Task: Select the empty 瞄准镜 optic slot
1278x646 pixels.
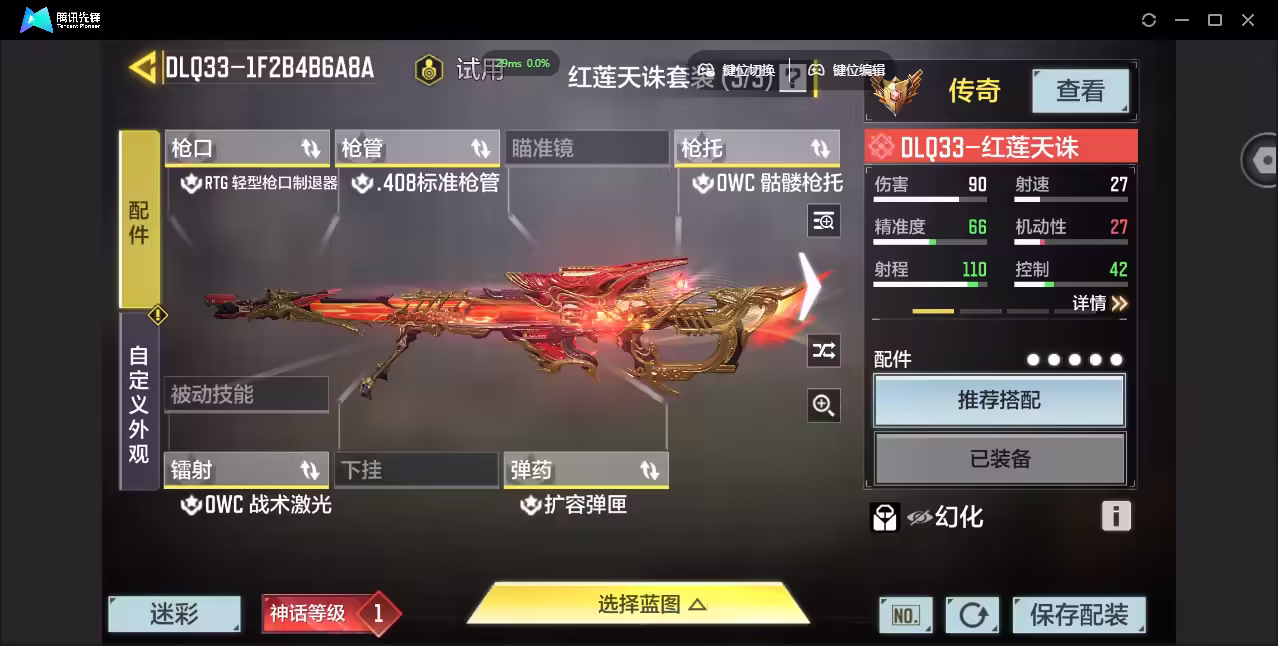Action: [586, 149]
